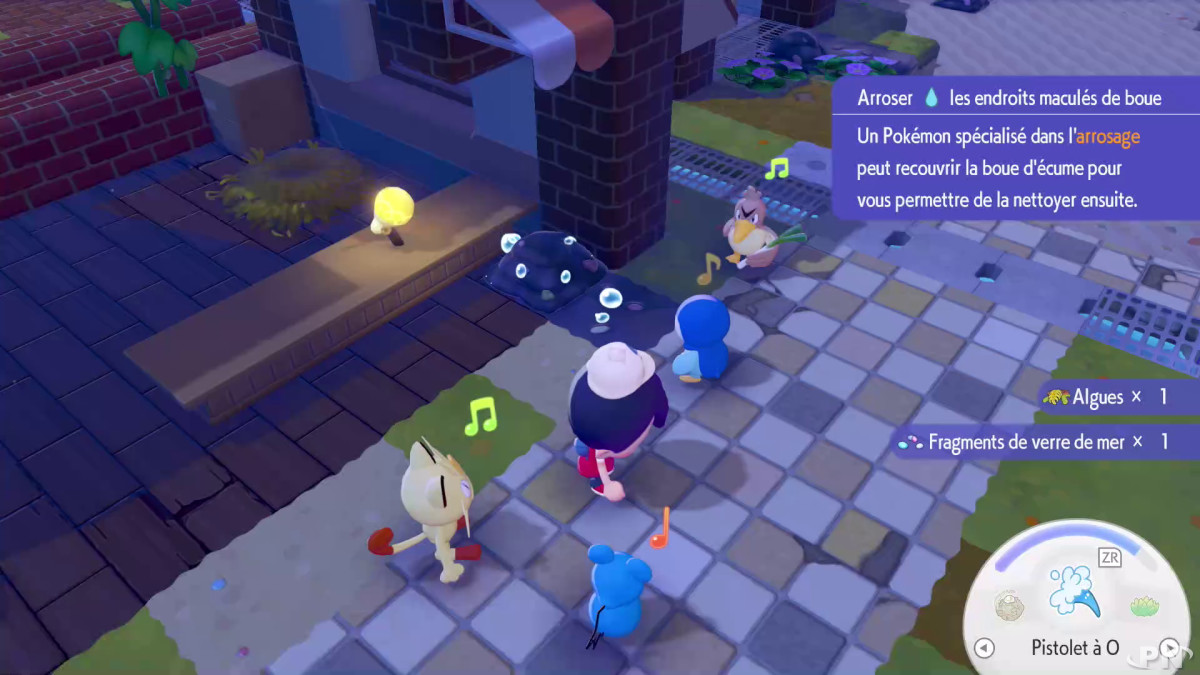The image size is (1200, 675).
Task: Choose the rock ability on the wheel
Action: pyautogui.click(x=1010, y=604)
